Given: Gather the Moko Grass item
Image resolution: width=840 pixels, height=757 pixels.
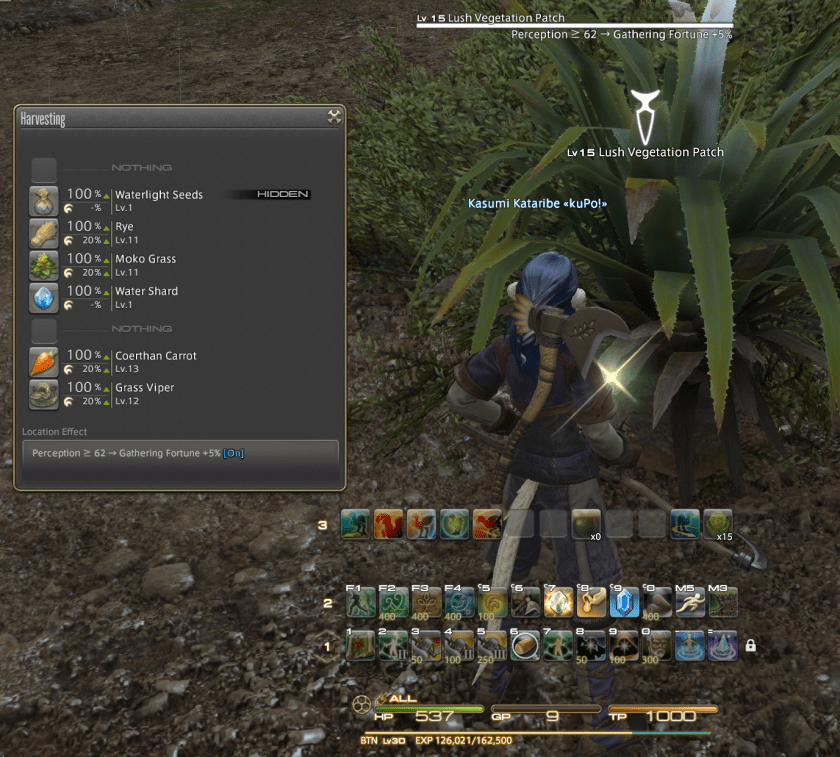Looking at the screenshot, I should click(x=145, y=259).
